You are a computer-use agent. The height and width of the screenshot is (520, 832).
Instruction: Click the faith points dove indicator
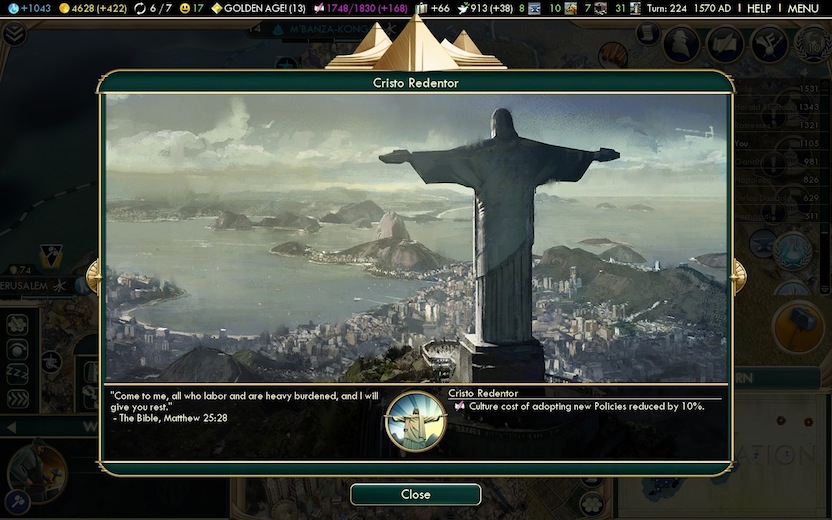pos(485,8)
